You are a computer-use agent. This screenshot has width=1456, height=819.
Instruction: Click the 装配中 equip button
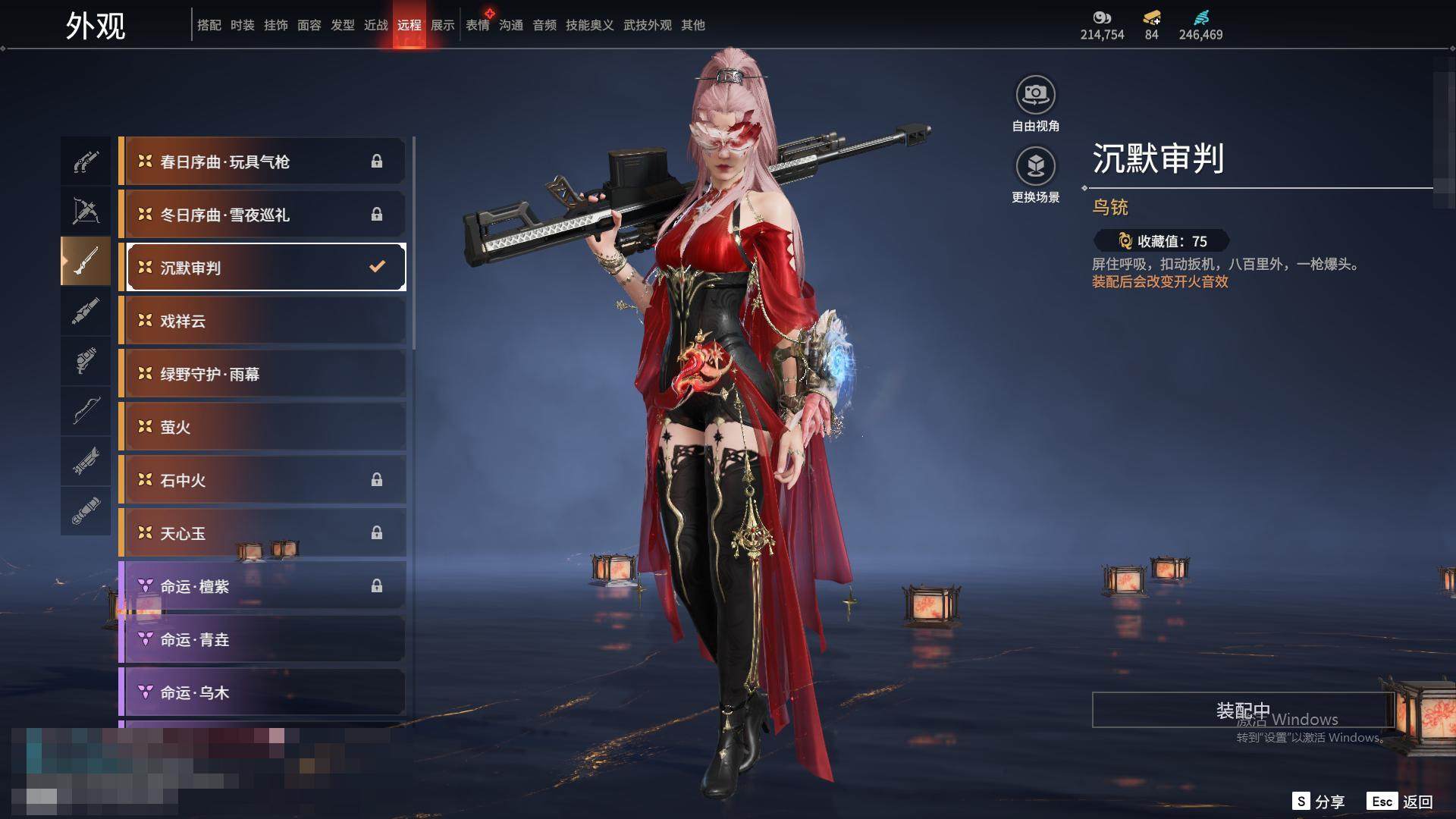pyautogui.click(x=1242, y=710)
